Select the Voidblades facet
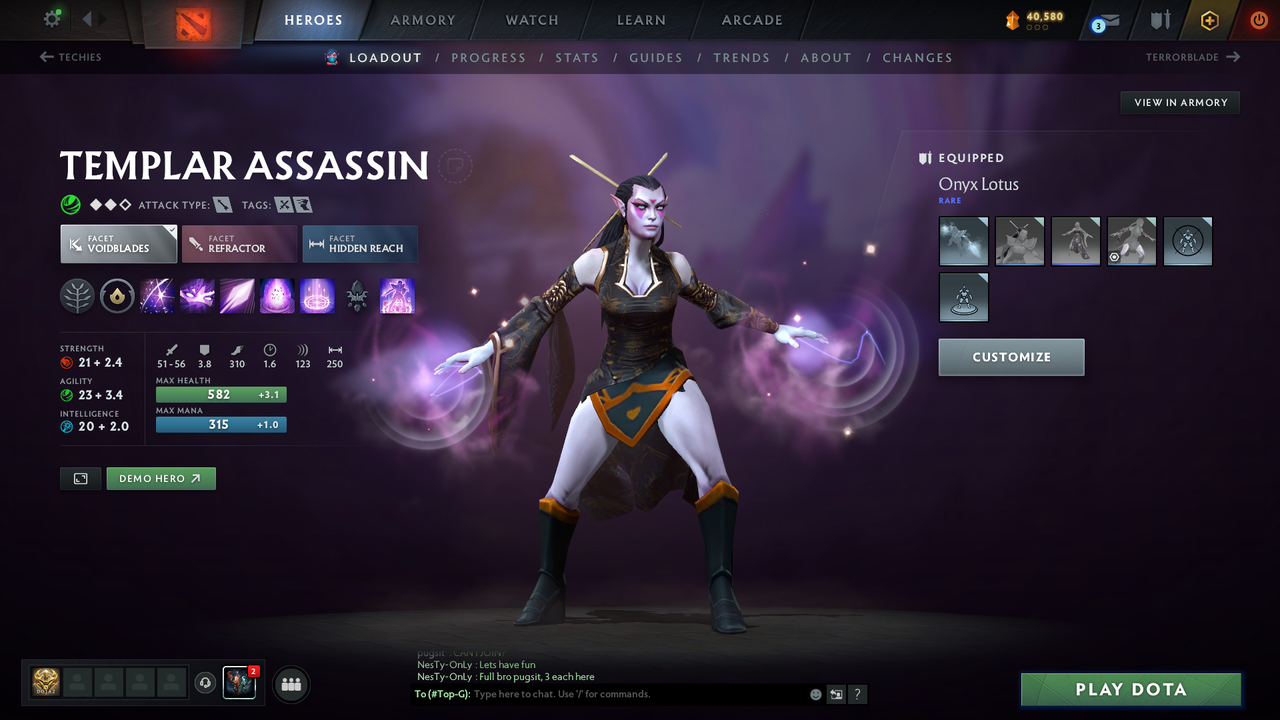Screen dimensions: 1280x720 point(118,243)
